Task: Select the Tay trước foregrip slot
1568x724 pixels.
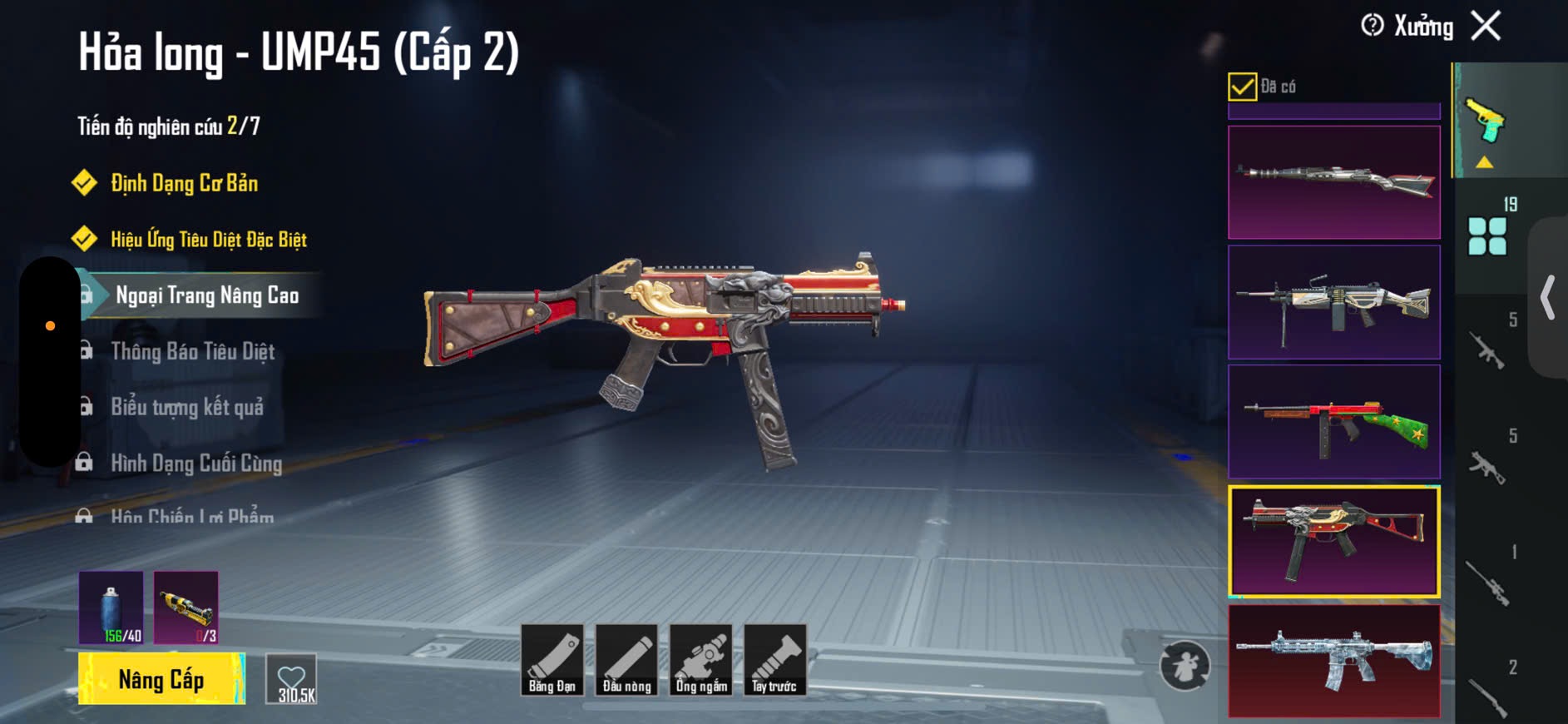Action: click(774, 660)
